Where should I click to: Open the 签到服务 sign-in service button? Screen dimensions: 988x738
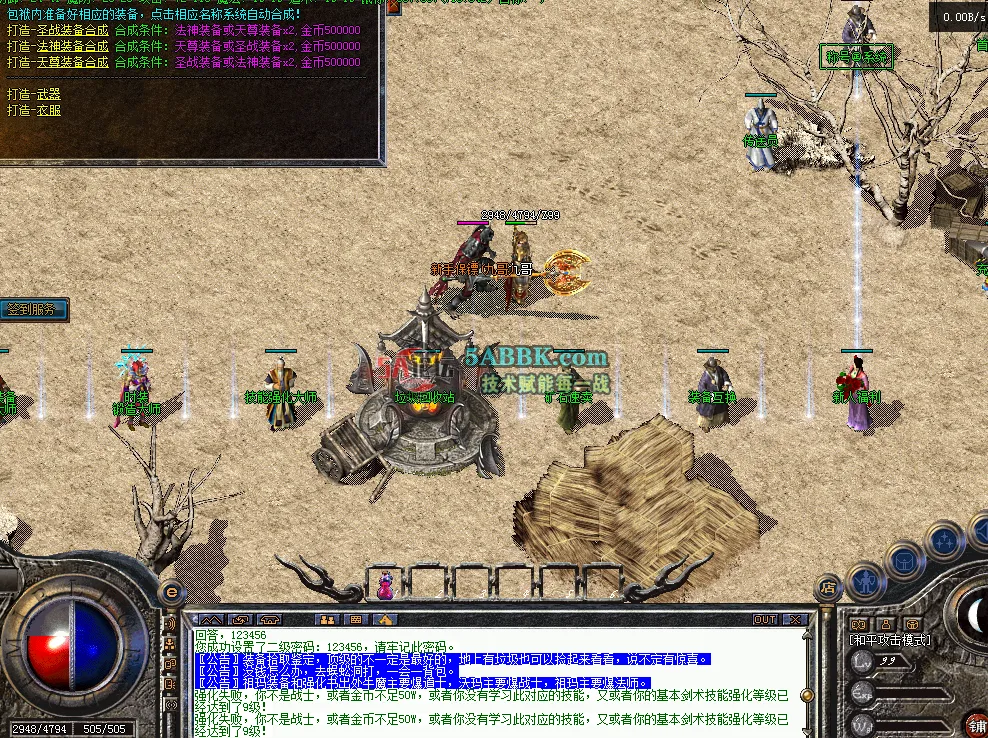(x=34, y=310)
